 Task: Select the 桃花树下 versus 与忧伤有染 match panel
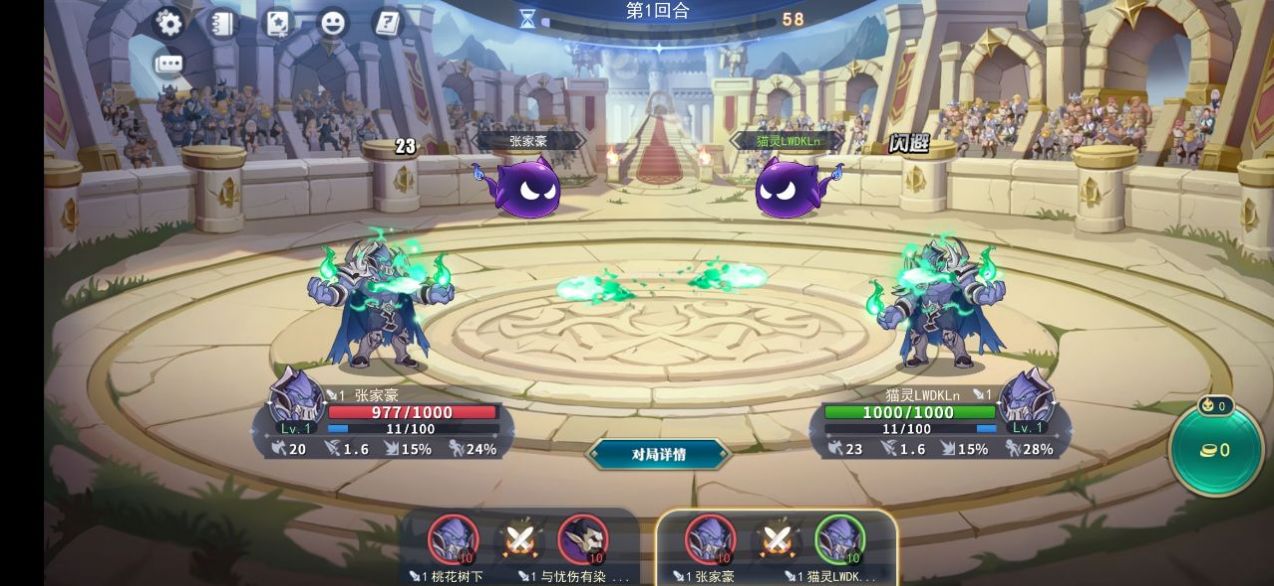coord(519,547)
